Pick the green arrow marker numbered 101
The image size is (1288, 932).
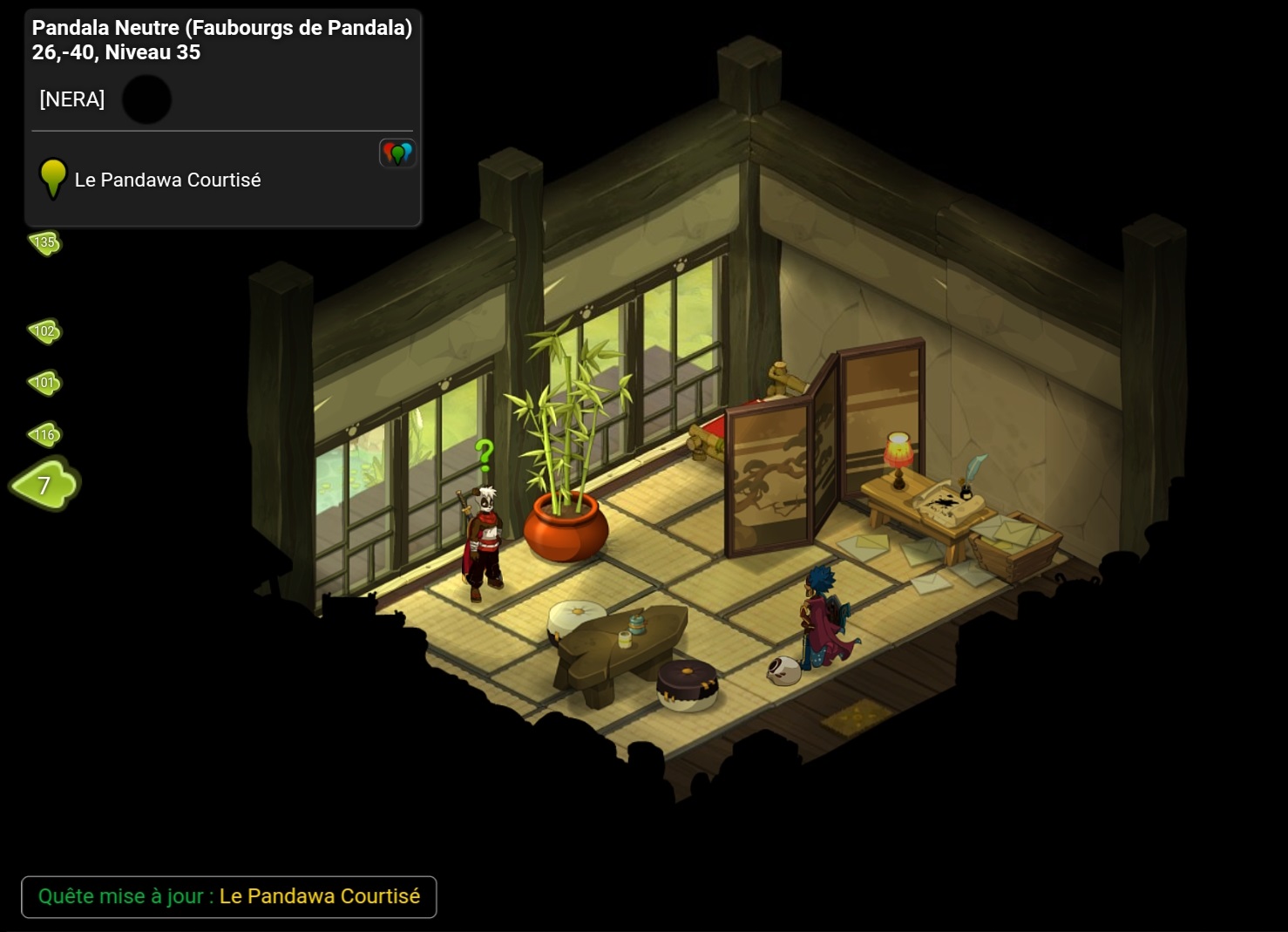(45, 383)
